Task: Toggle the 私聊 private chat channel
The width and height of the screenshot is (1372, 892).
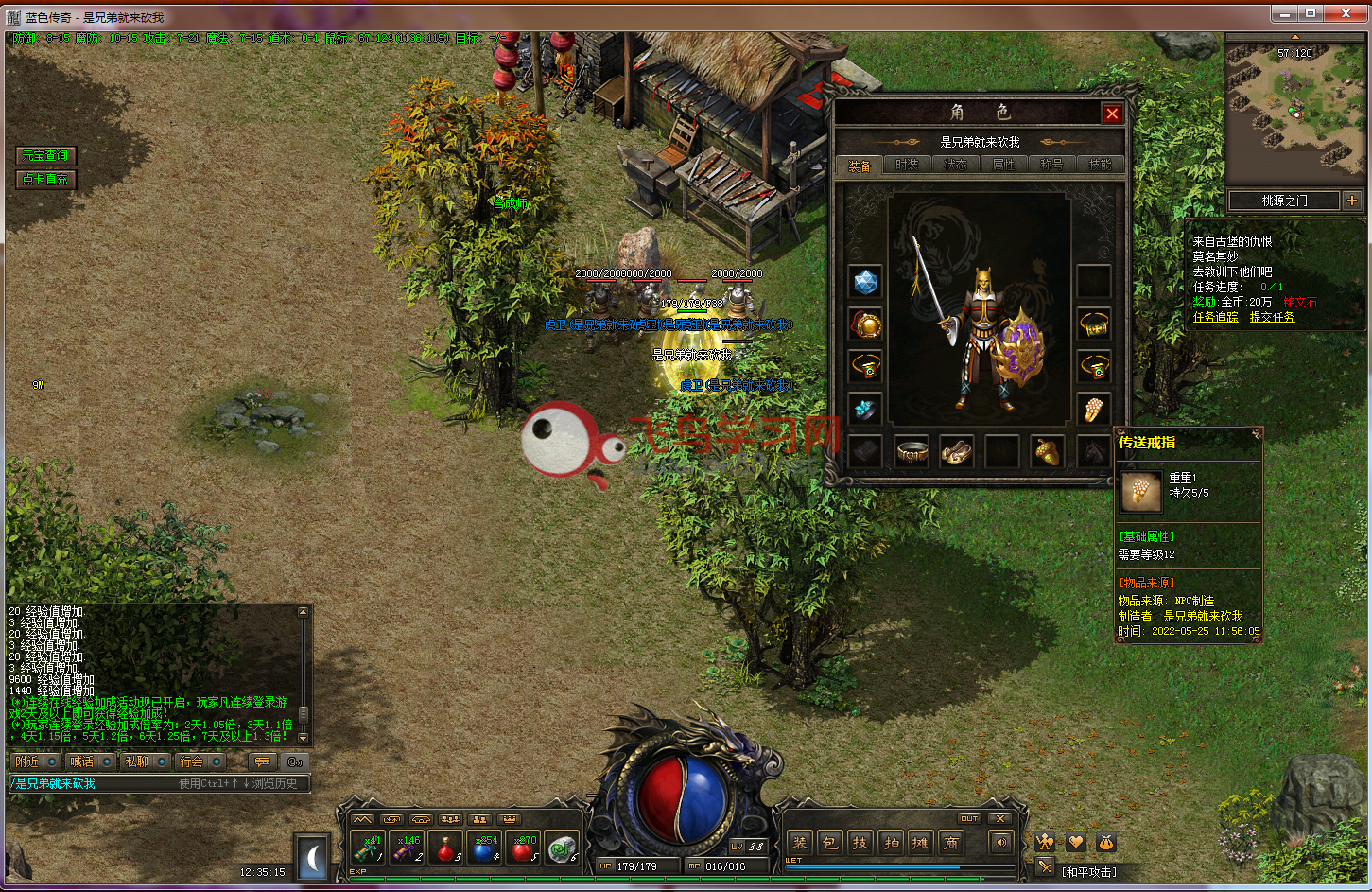Action: (x=137, y=761)
